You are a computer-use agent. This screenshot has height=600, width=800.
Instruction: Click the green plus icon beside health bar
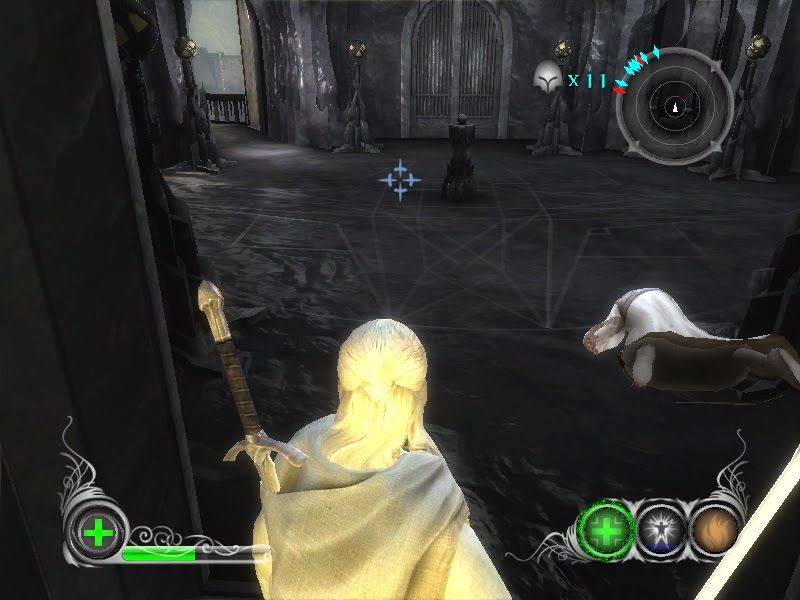(x=98, y=532)
